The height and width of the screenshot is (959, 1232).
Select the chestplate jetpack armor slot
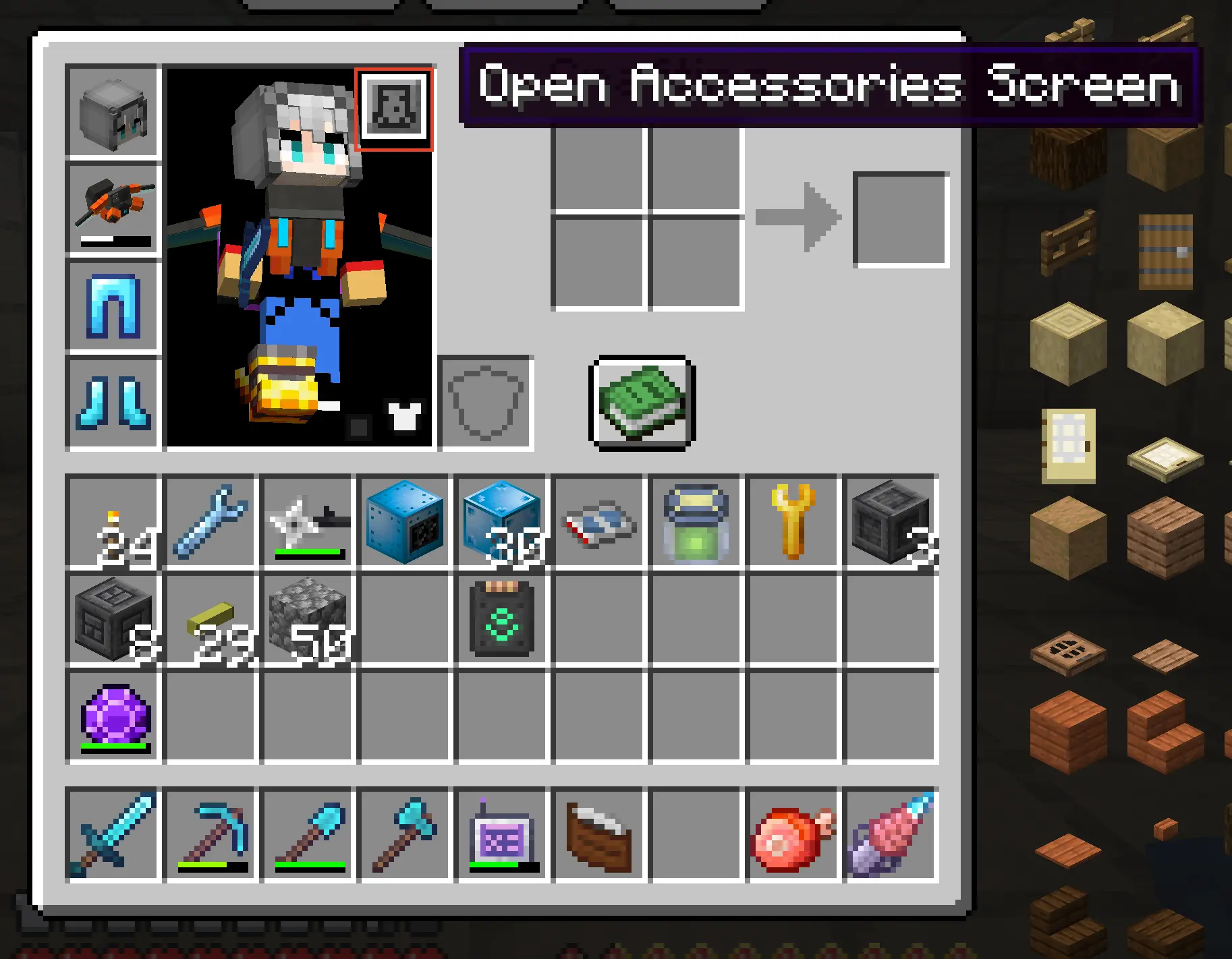pyautogui.click(x=113, y=209)
